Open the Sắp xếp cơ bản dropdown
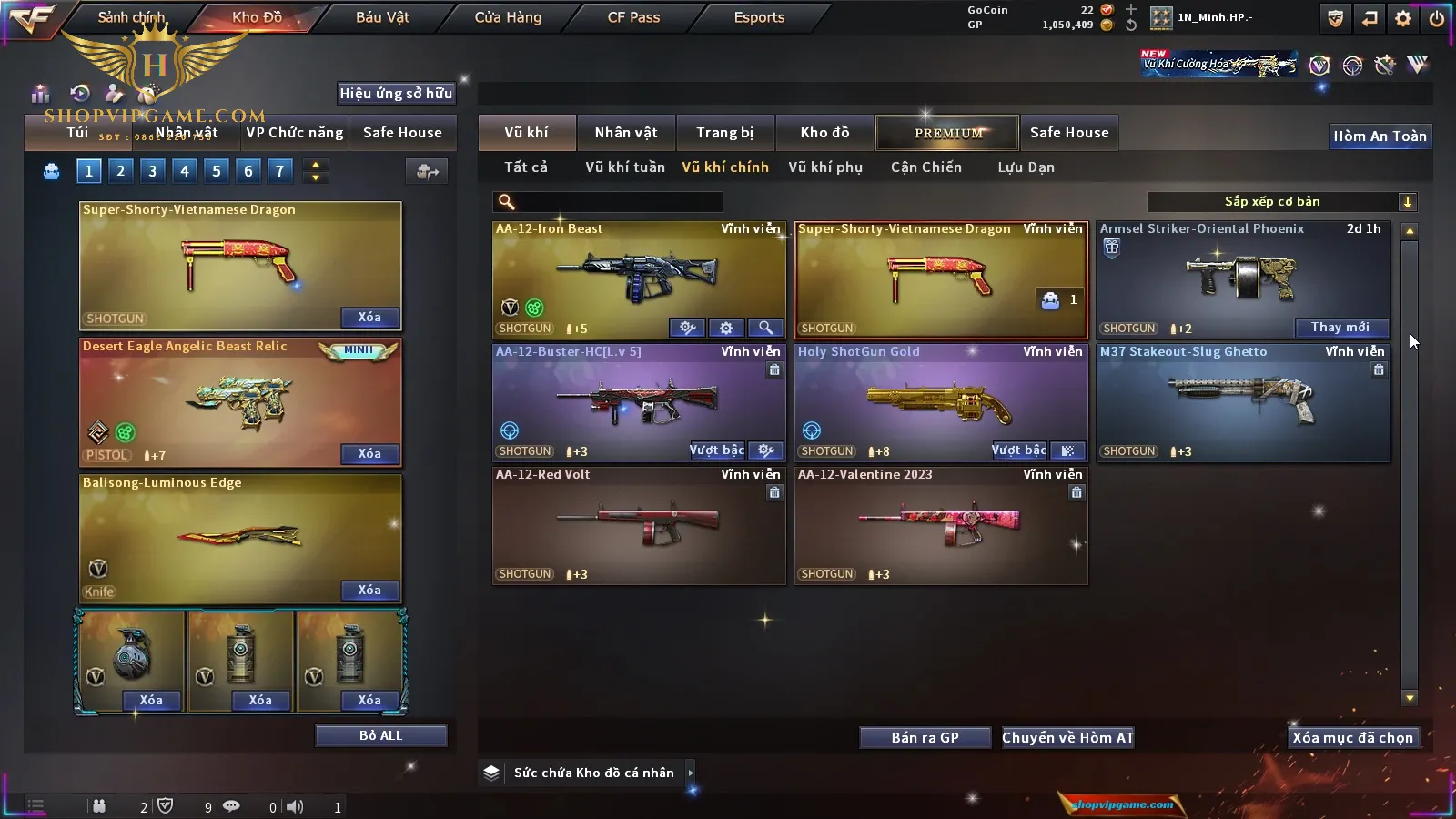1456x819 pixels. click(1281, 202)
